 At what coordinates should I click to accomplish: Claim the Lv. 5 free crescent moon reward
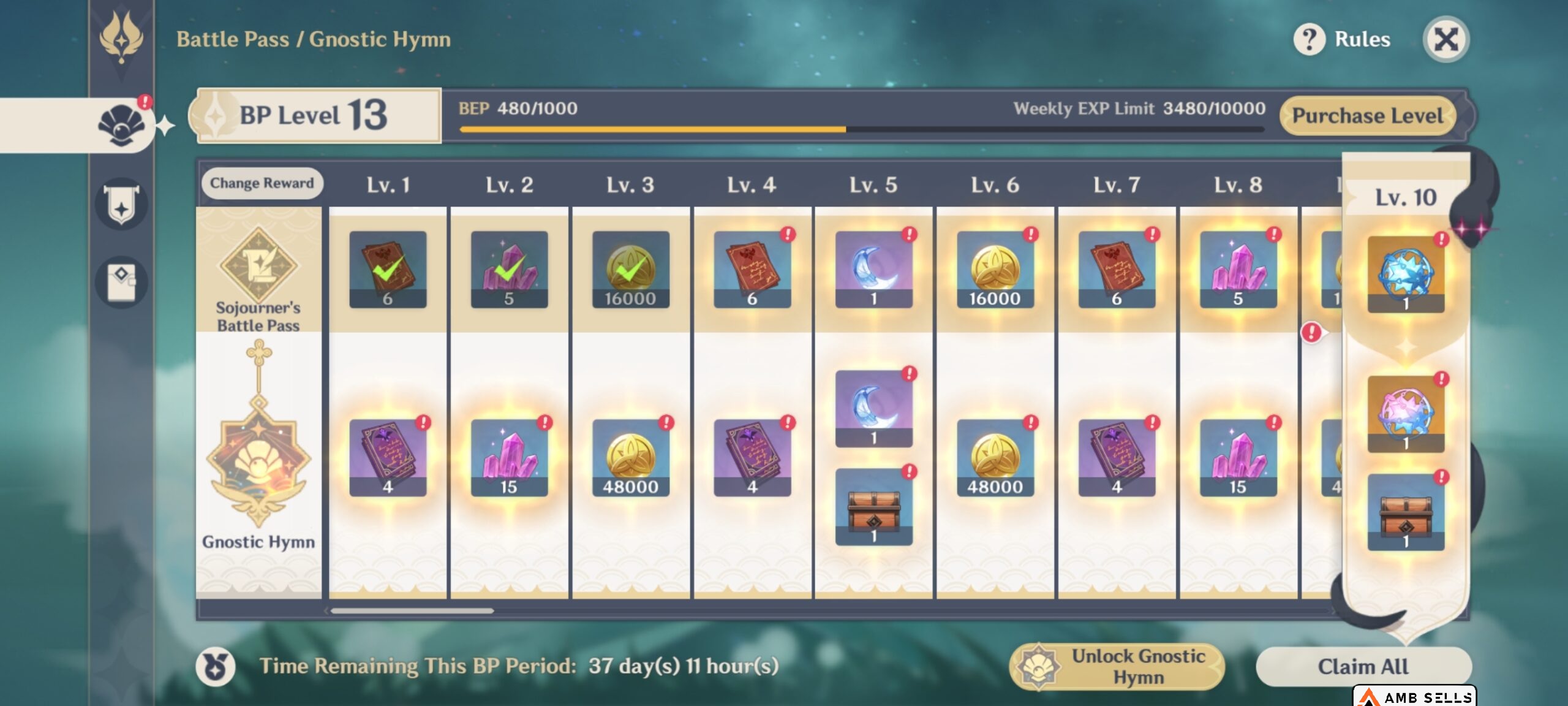pyautogui.click(x=873, y=269)
